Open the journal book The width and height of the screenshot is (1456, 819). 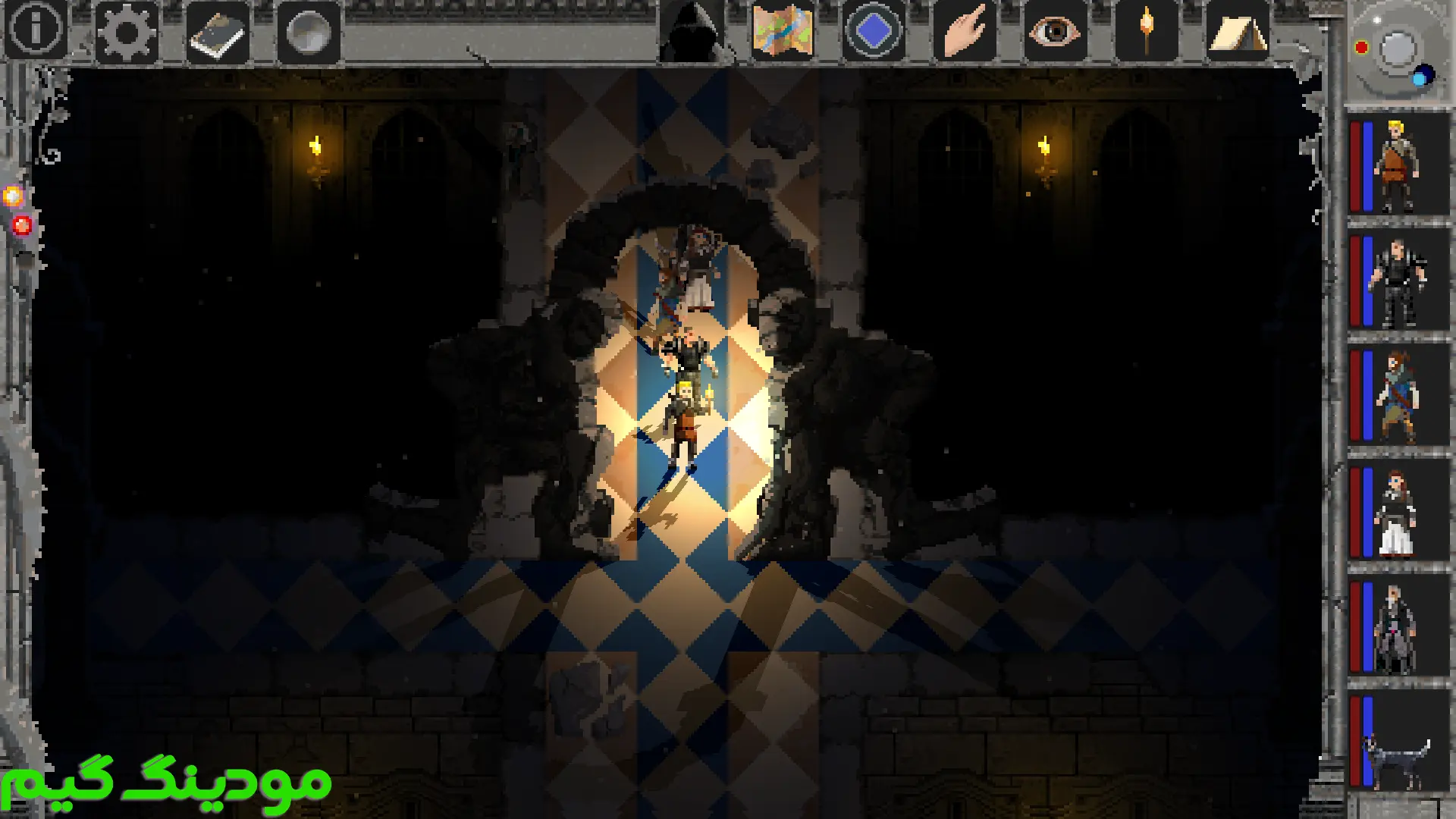[218, 33]
